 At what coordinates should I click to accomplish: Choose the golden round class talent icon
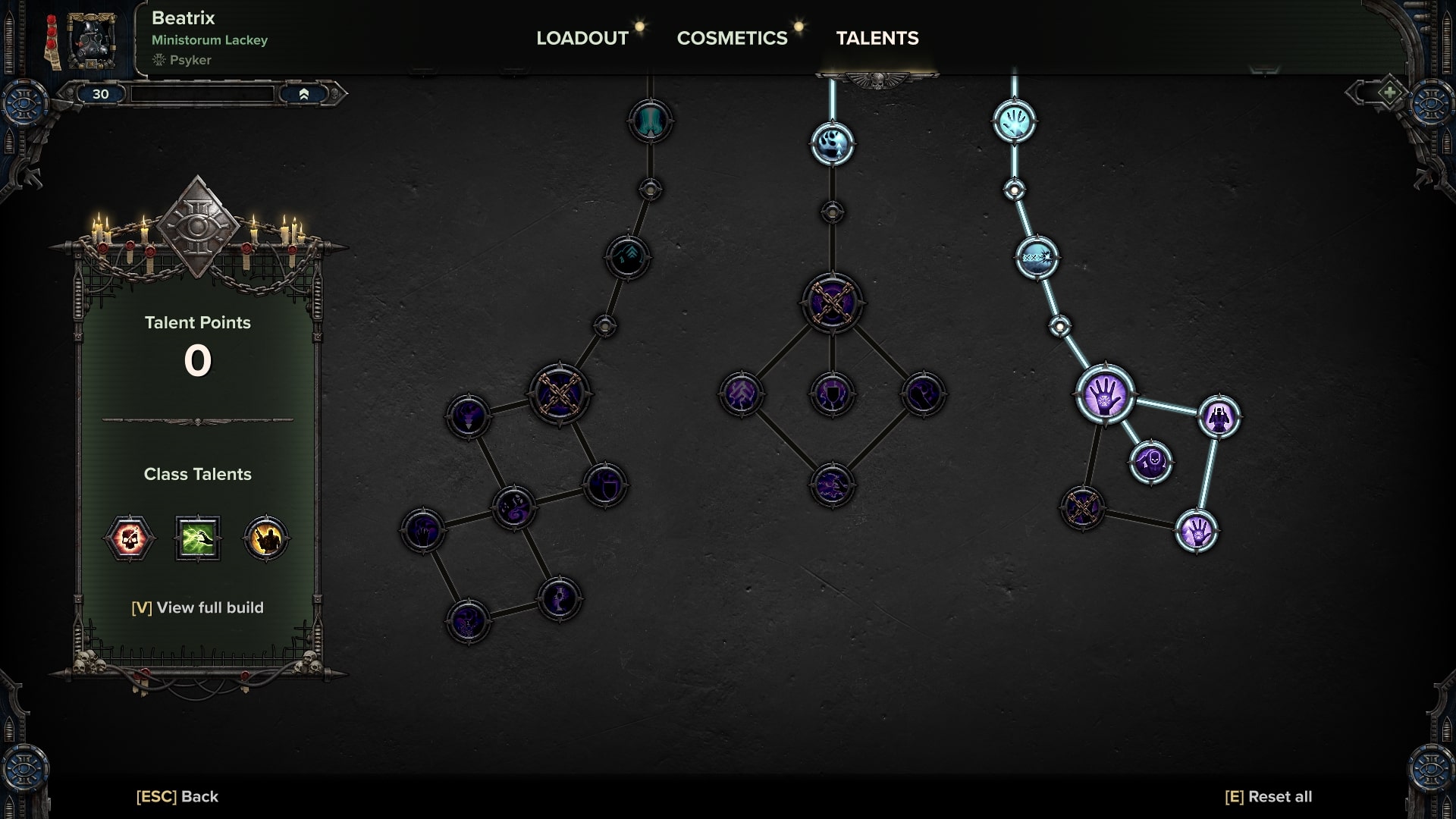(266, 538)
